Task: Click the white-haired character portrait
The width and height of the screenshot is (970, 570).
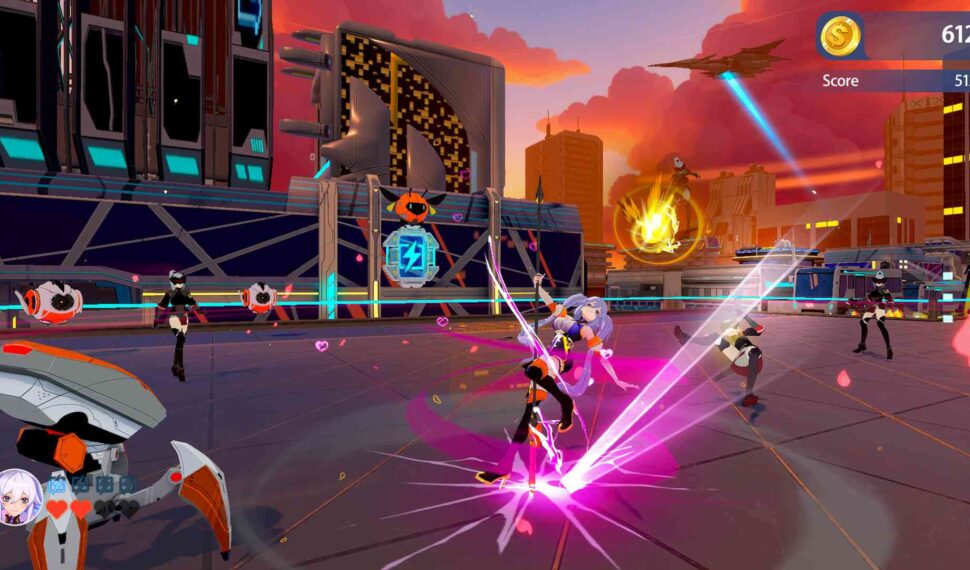Action: pyautogui.click(x=19, y=494)
